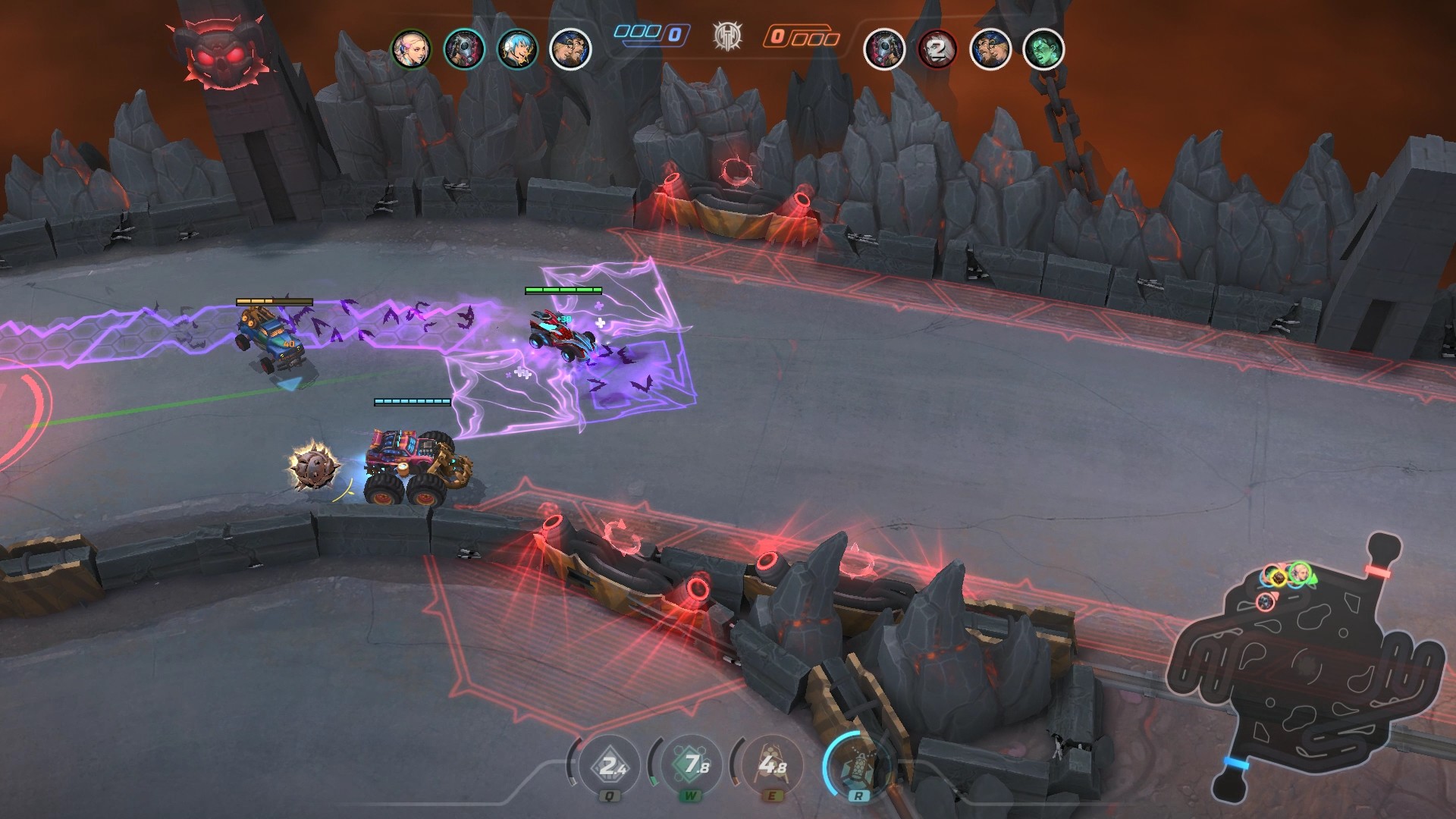Pick the green-faced enemy portrait

coord(1043,50)
